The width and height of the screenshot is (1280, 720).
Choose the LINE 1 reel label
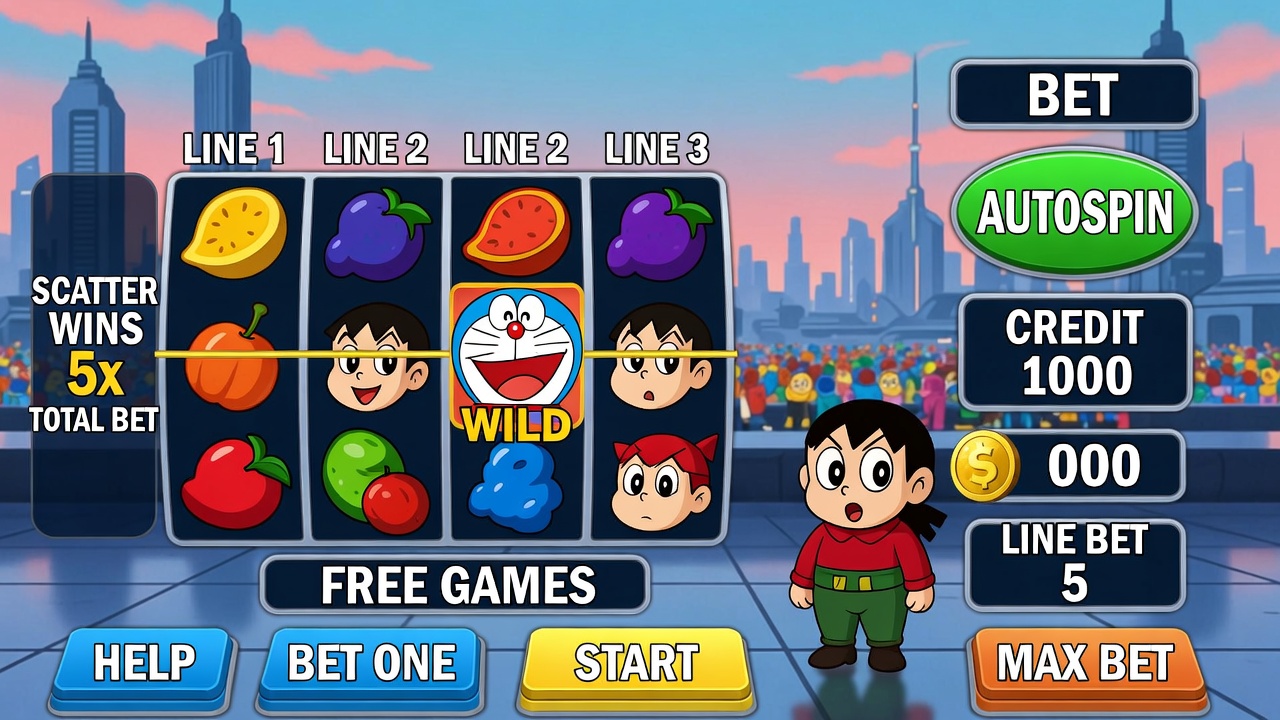[x=234, y=150]
